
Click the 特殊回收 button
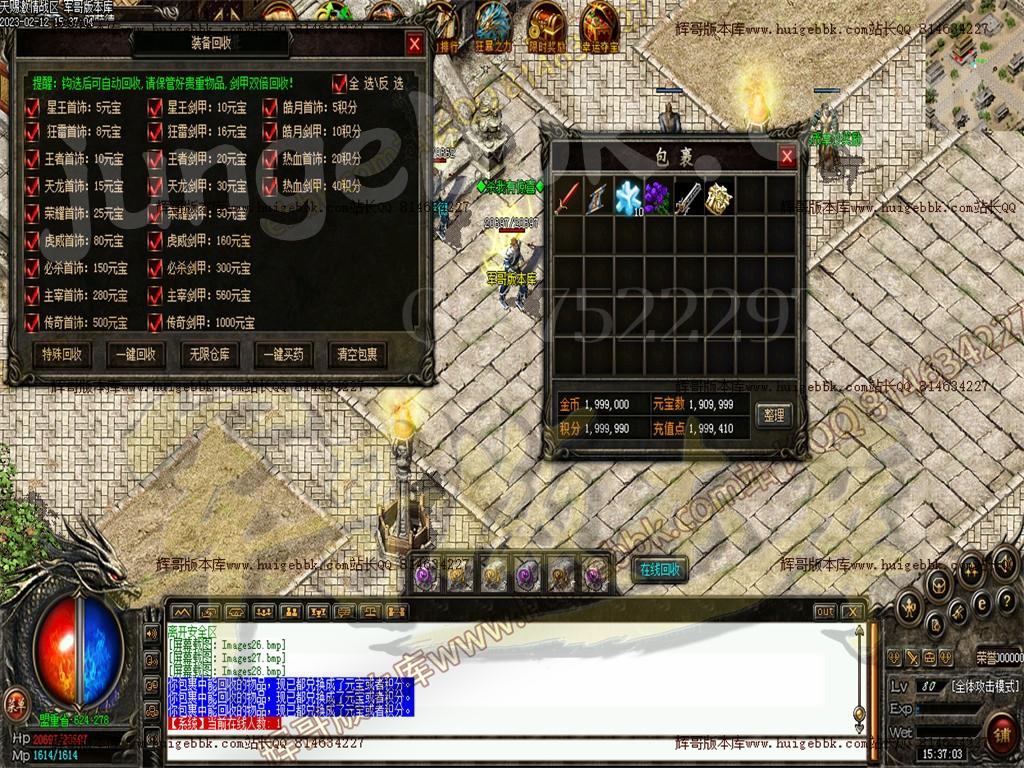point(62,354)
